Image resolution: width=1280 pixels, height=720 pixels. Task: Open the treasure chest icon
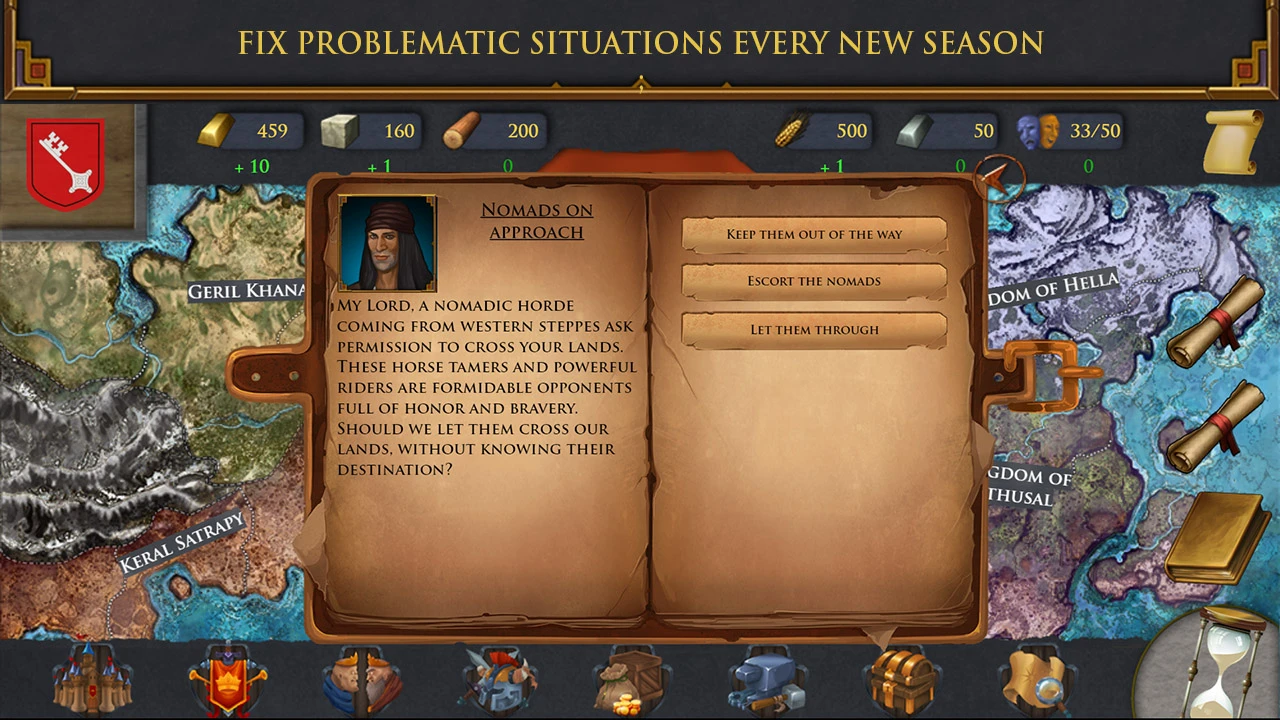click(902, 680)
